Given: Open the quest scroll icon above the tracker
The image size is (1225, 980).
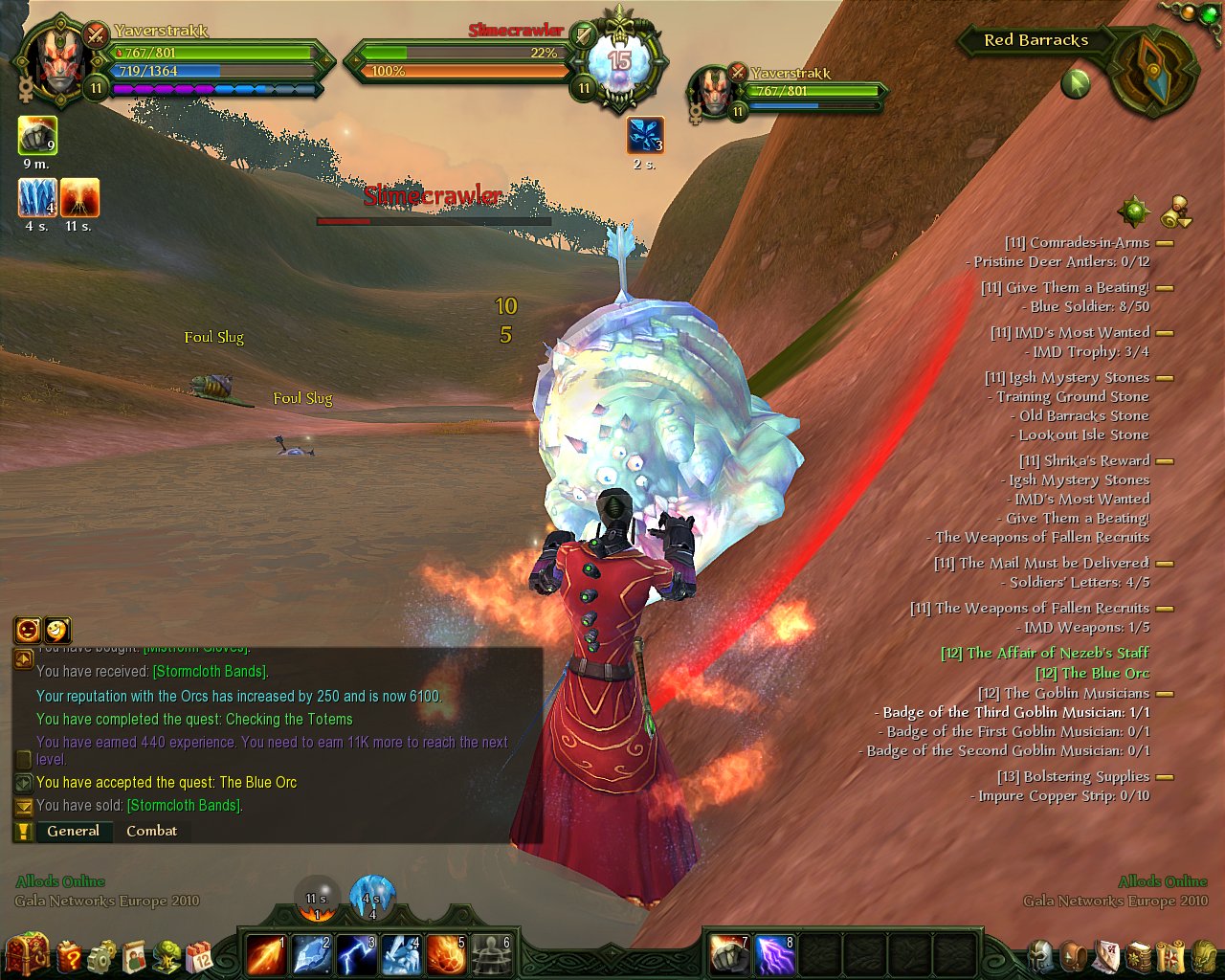Looking at the screenshot, I should pyautogui.click(x=1176, y=212).
